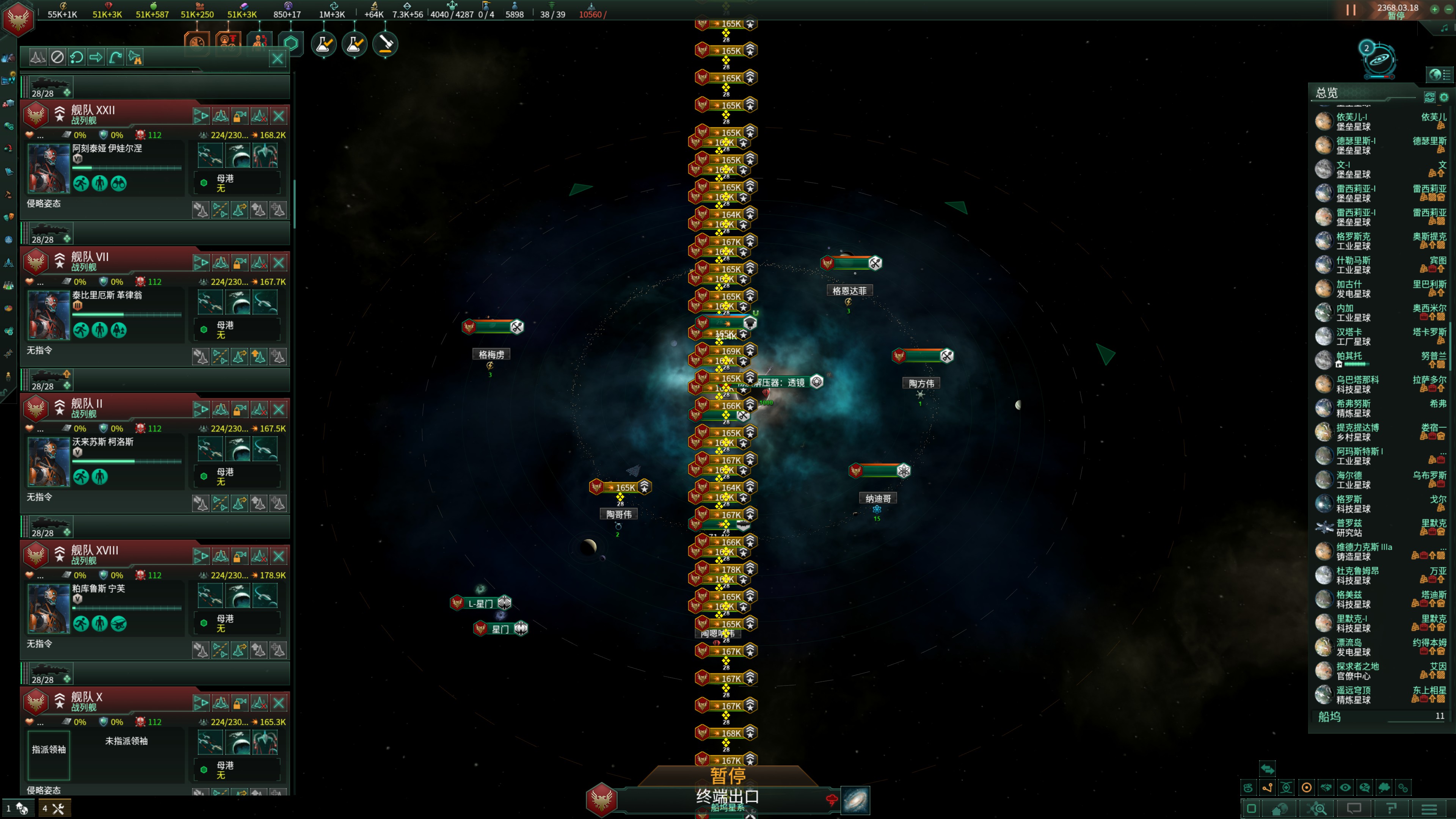Close the fleet list panel

[277, 58]
